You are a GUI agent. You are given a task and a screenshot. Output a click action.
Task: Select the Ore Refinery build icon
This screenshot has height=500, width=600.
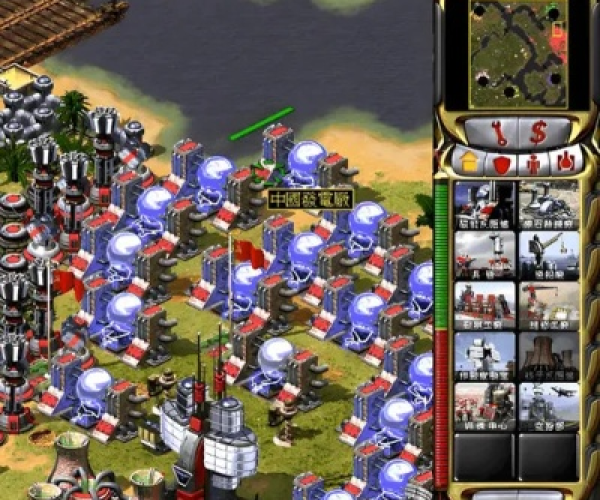click(549, 204)
